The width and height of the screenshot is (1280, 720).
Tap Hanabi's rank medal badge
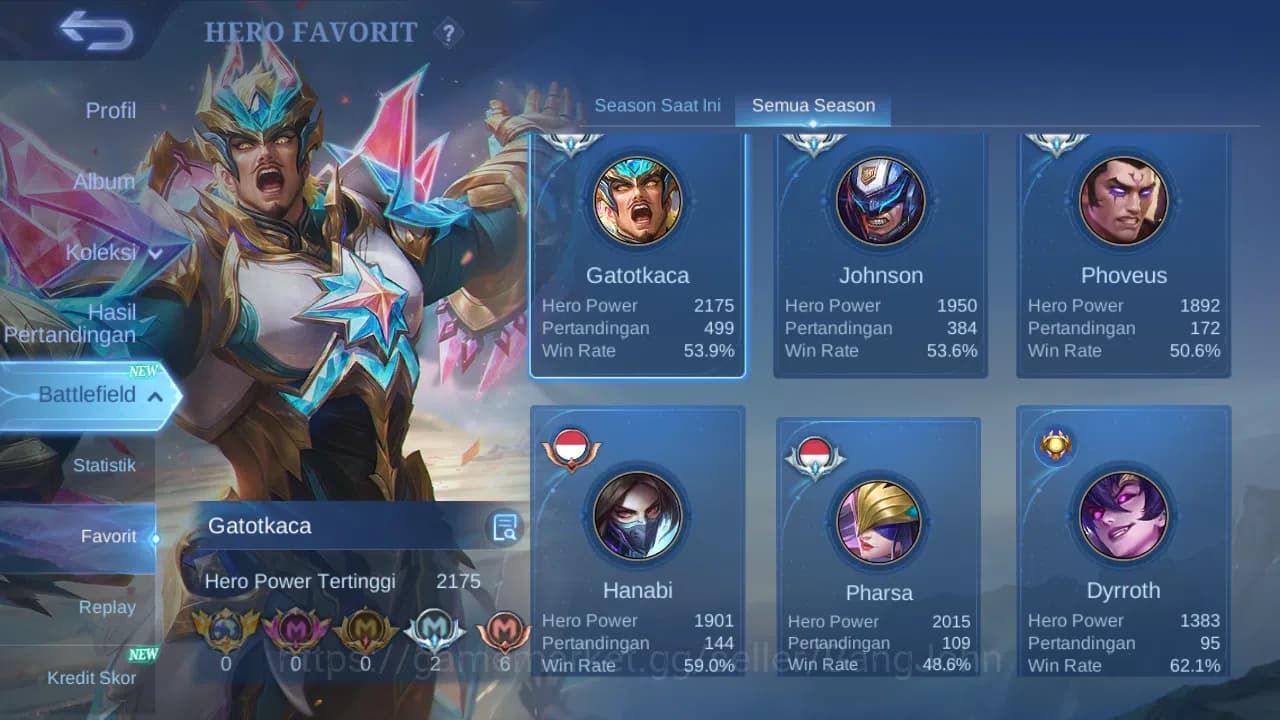tap(570, 447)
